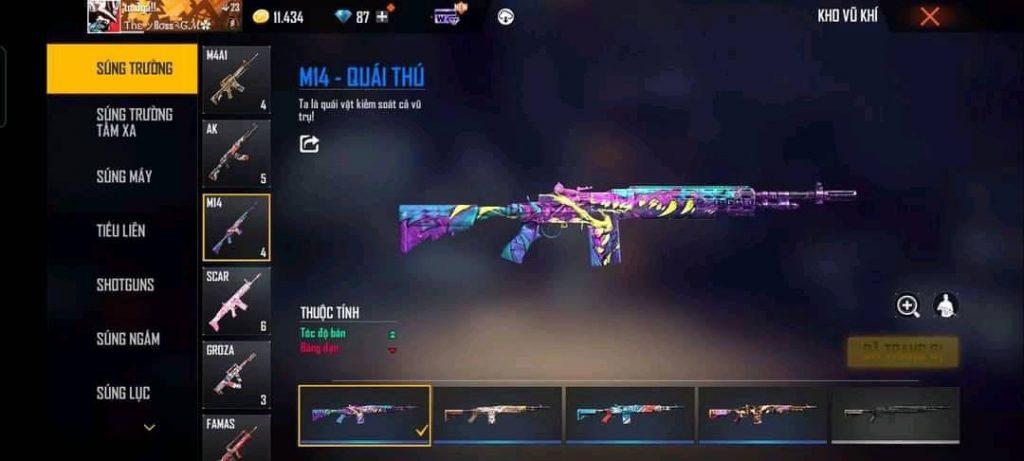The width and height of the screenshot is (1024, 461).
Task: Click the magnifier zoom icon
Action: click(x=908, y=307)
